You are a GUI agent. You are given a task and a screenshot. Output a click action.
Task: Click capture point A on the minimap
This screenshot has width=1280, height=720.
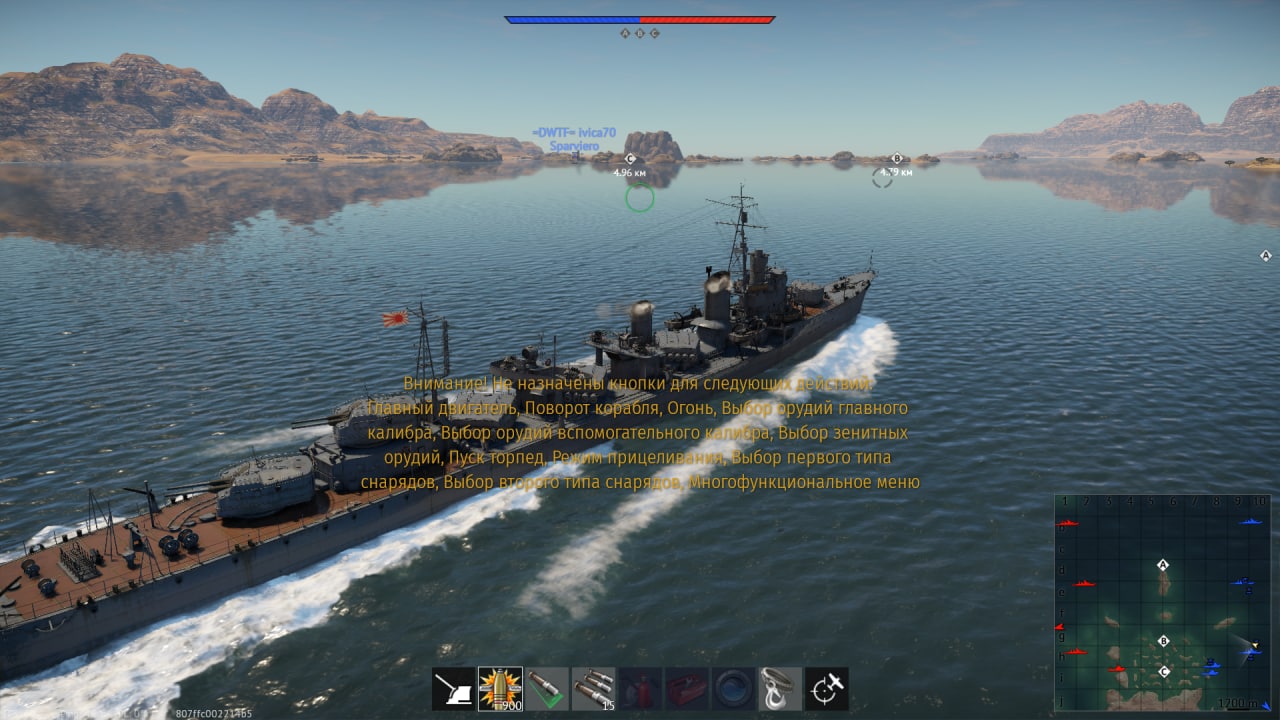pyautogui.click(x=1163, y=565)
